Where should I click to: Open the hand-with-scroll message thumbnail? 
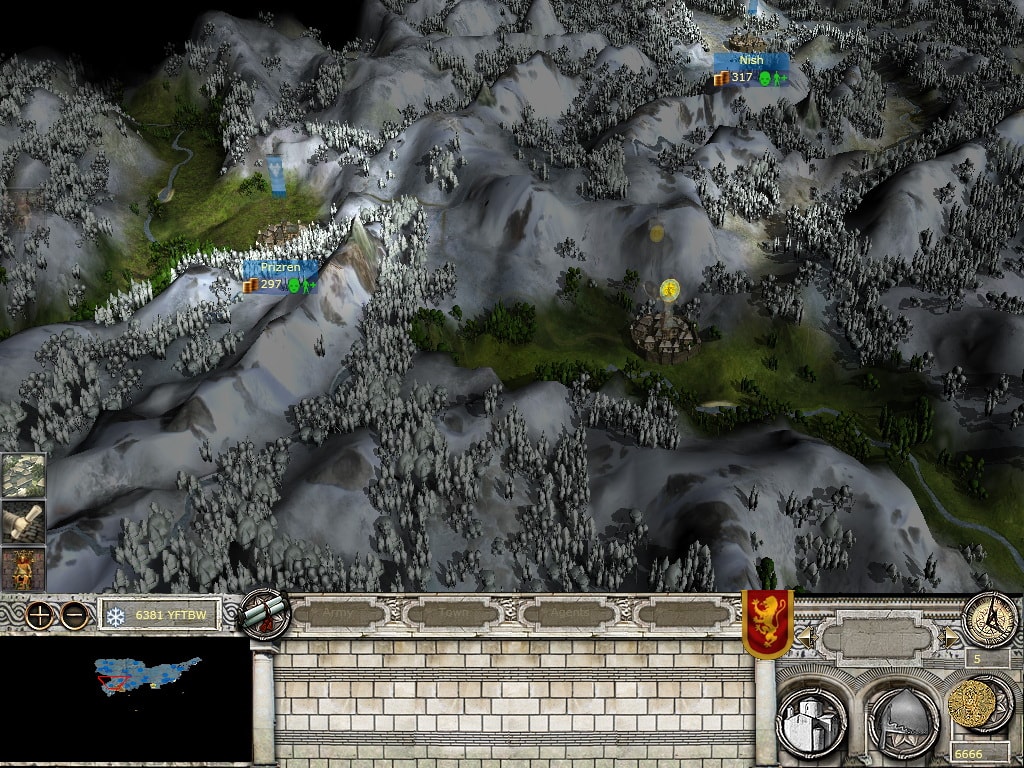point(23,521)
